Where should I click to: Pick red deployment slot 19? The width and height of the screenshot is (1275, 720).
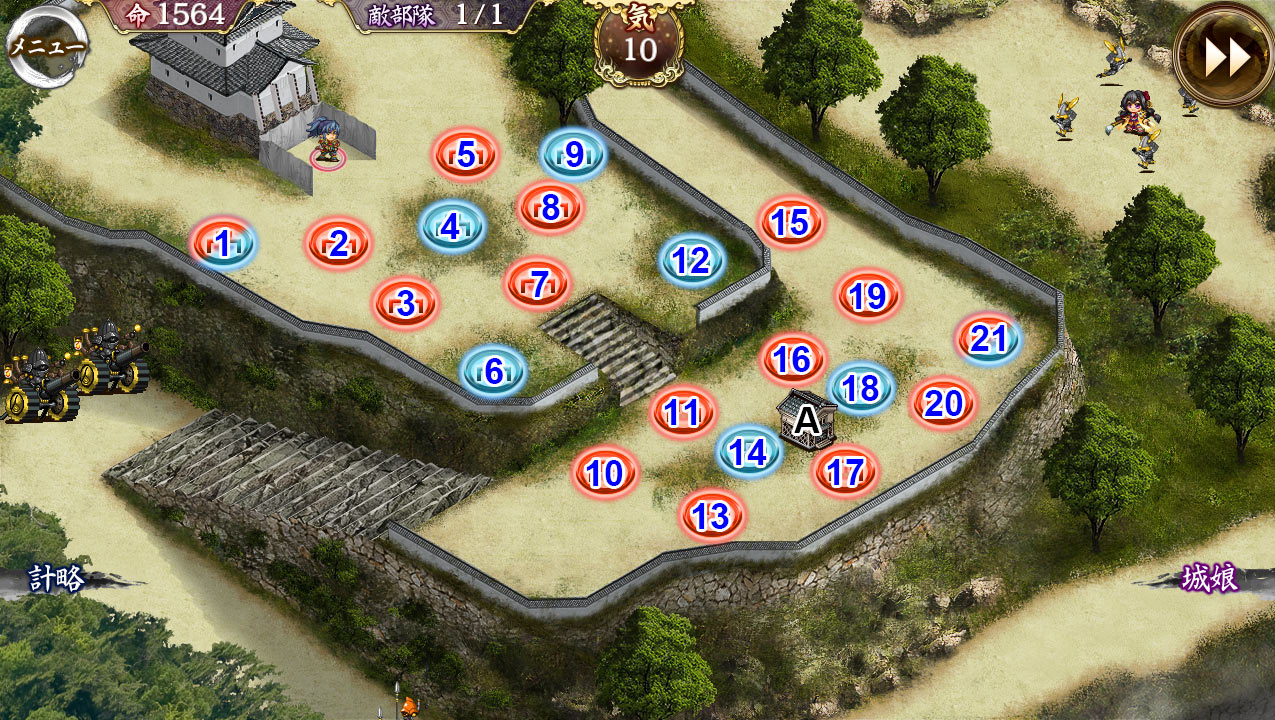click(868, 296)
